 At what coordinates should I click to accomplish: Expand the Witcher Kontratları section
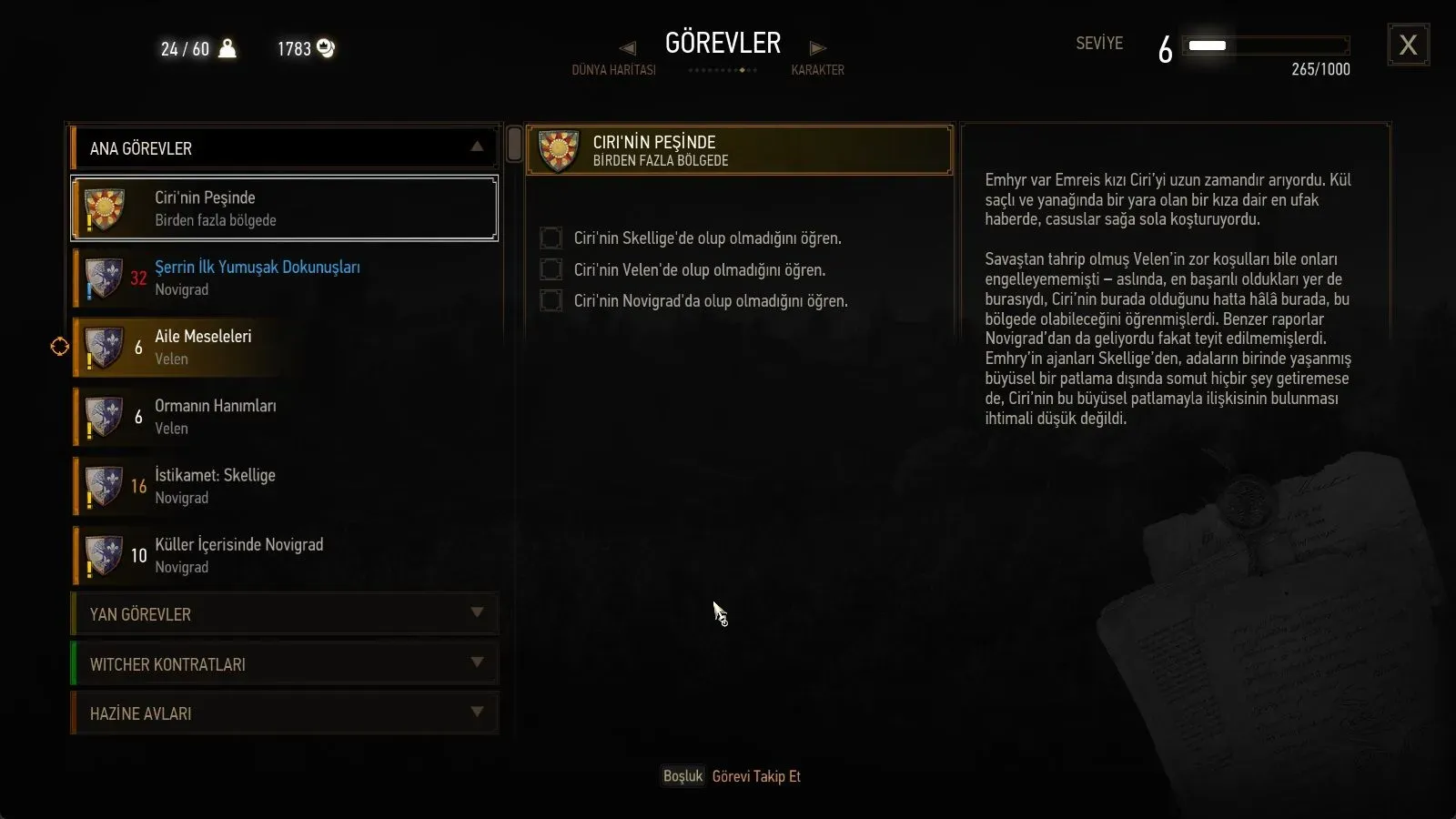point(284,664)
